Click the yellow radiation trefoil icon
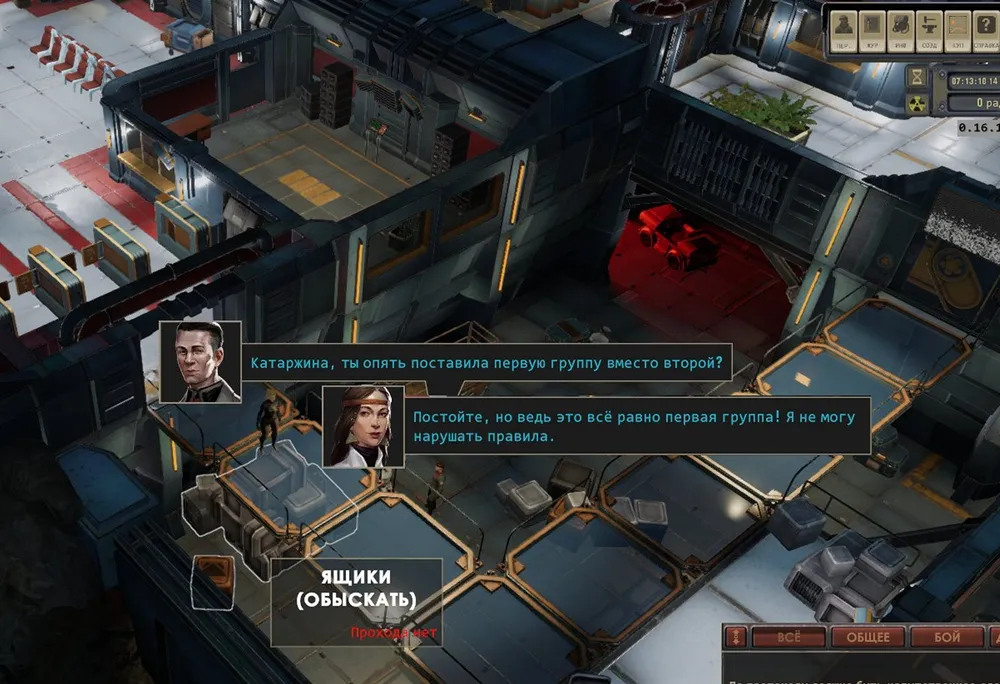The height and width of the screenshot is (684, 1000). click(917, 103)
